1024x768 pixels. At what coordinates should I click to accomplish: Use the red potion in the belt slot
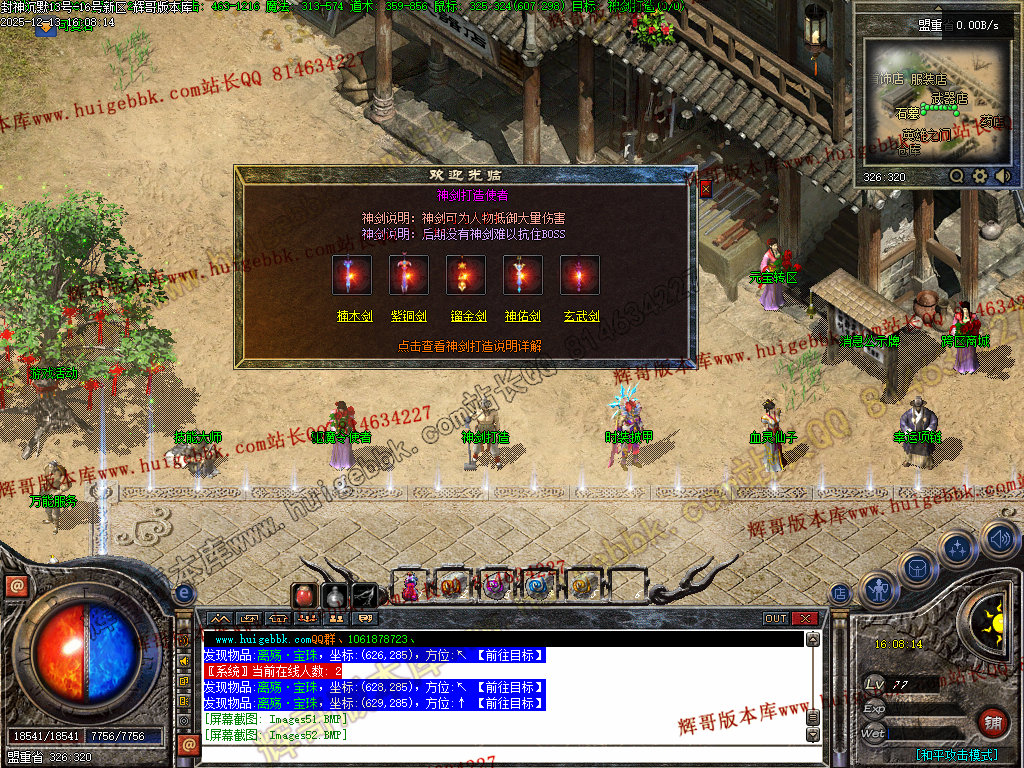point(304,595)
